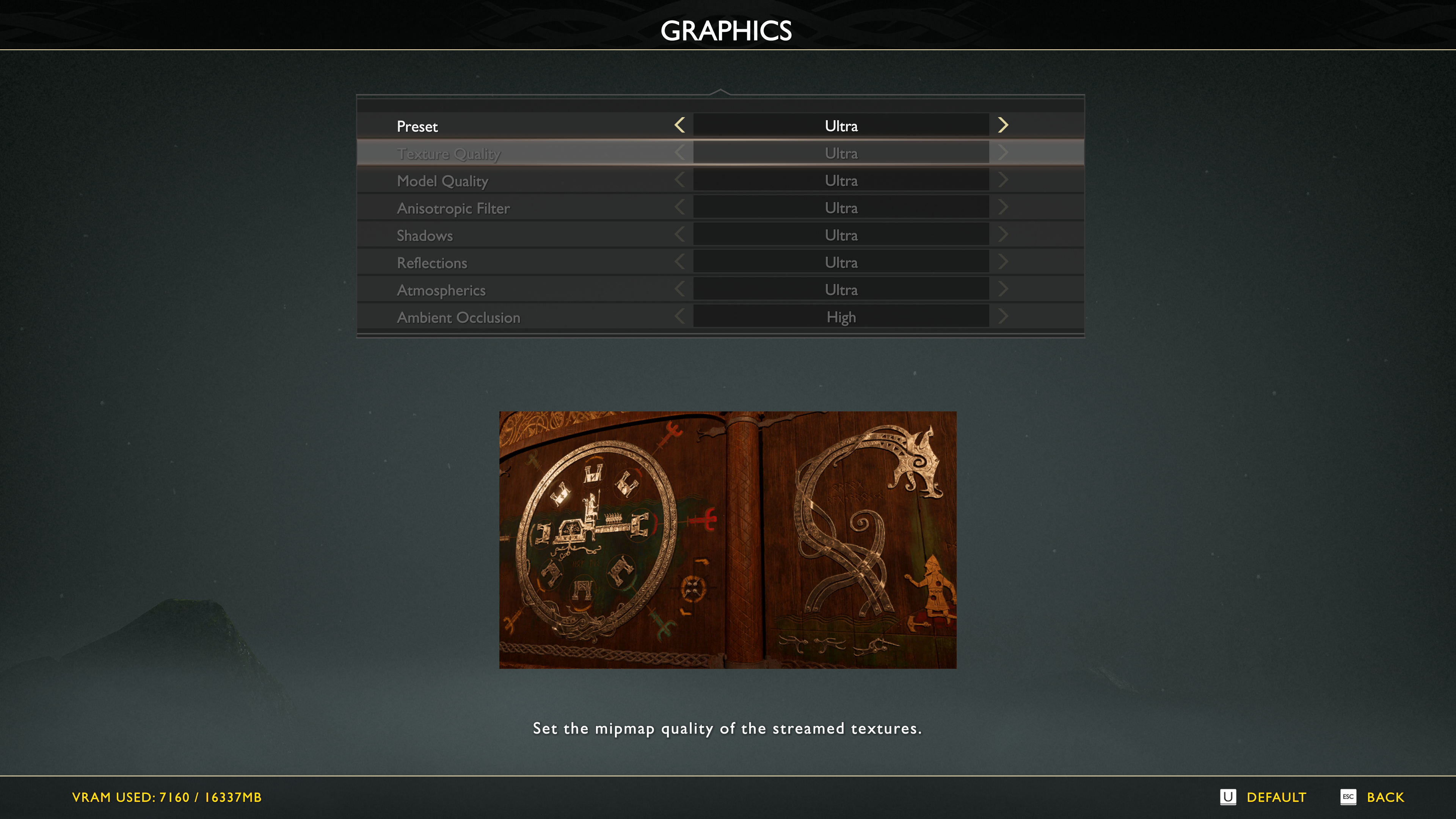
Task: Lower Atmospherics using its left arrow
Action: click(680, 289)
